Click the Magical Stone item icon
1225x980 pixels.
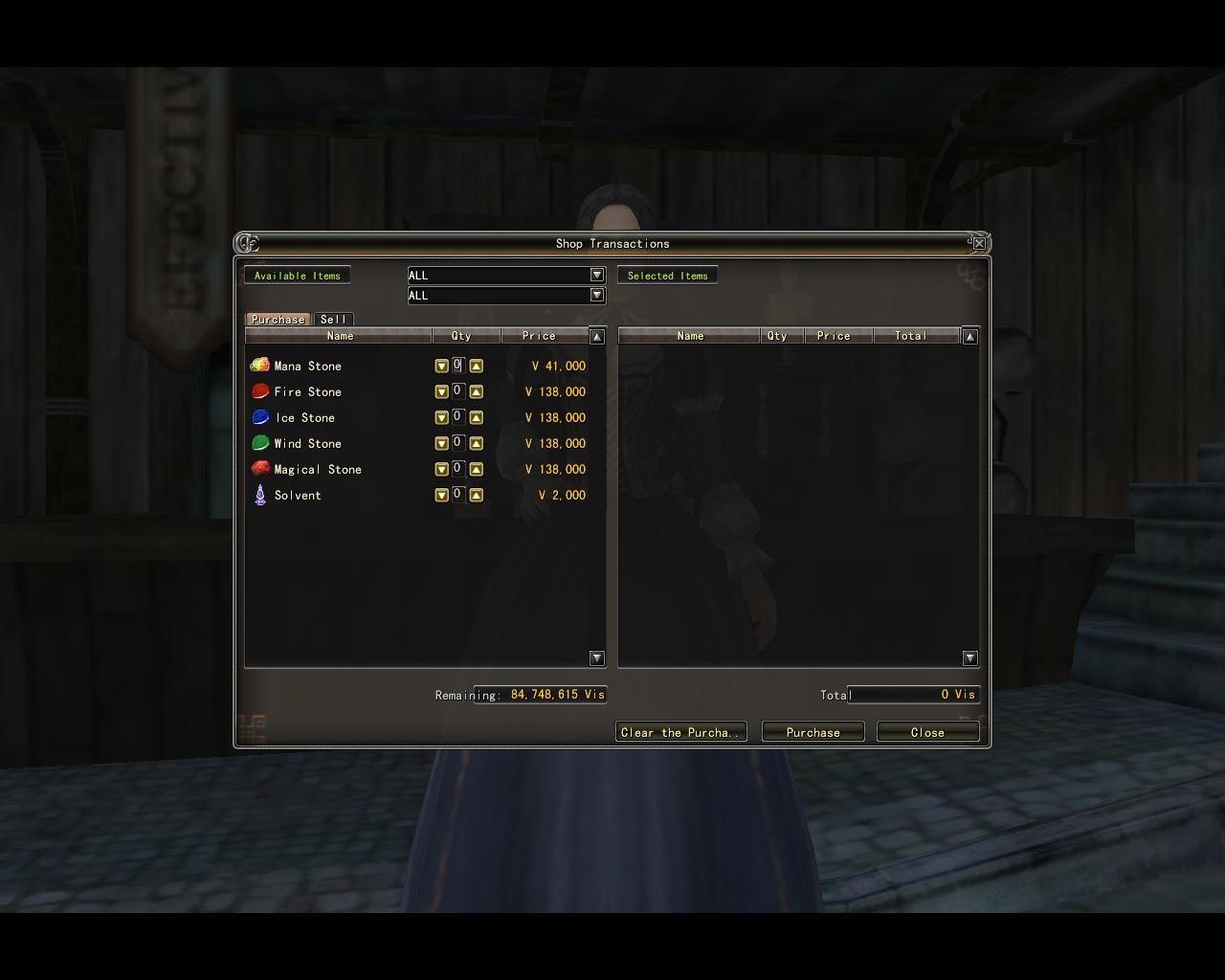pos(259,468)
